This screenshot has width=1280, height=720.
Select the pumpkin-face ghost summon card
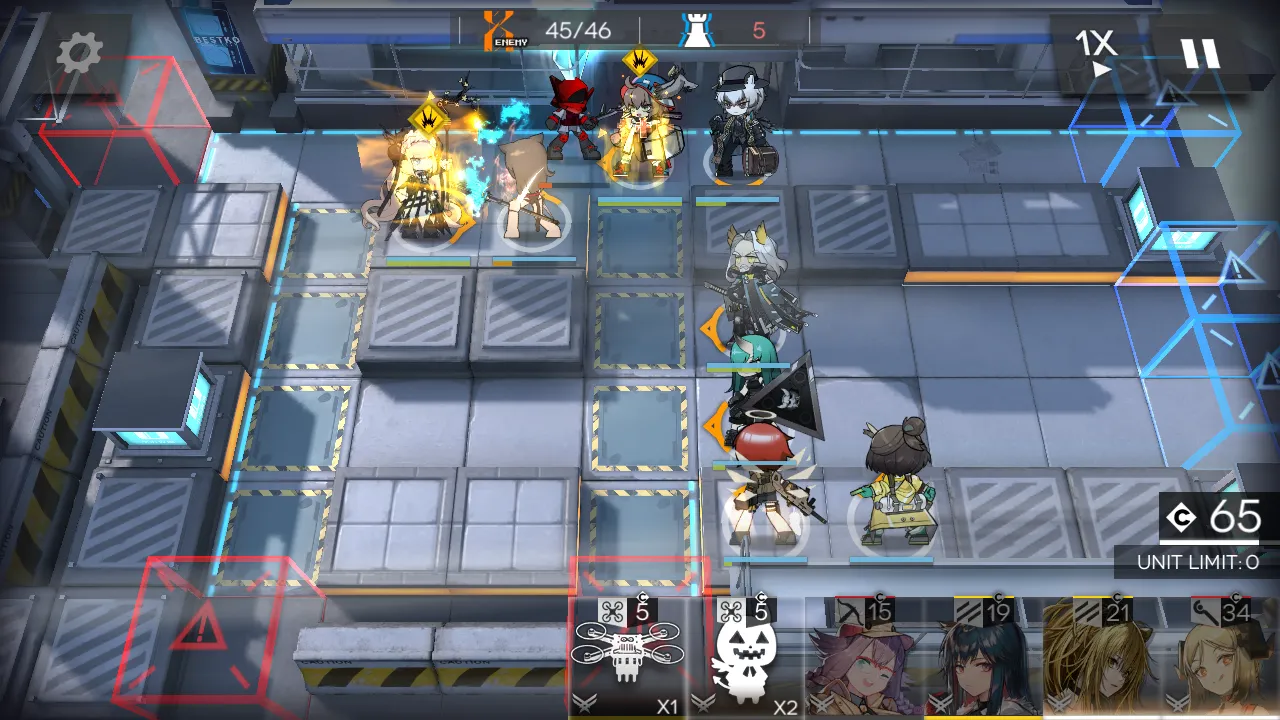(746, 658)
